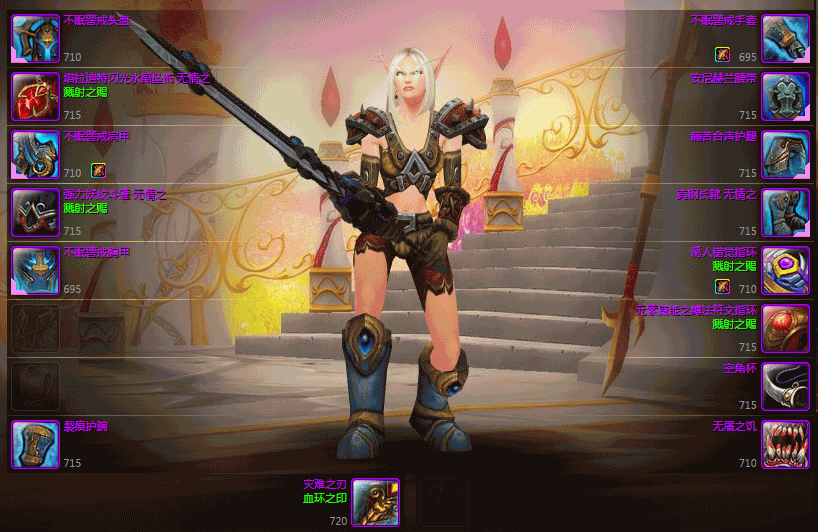This screenshot has width=818, height=532.
Task: Select the 痛苦合声护腿 leg armor slot
Action: pos(785,154)
